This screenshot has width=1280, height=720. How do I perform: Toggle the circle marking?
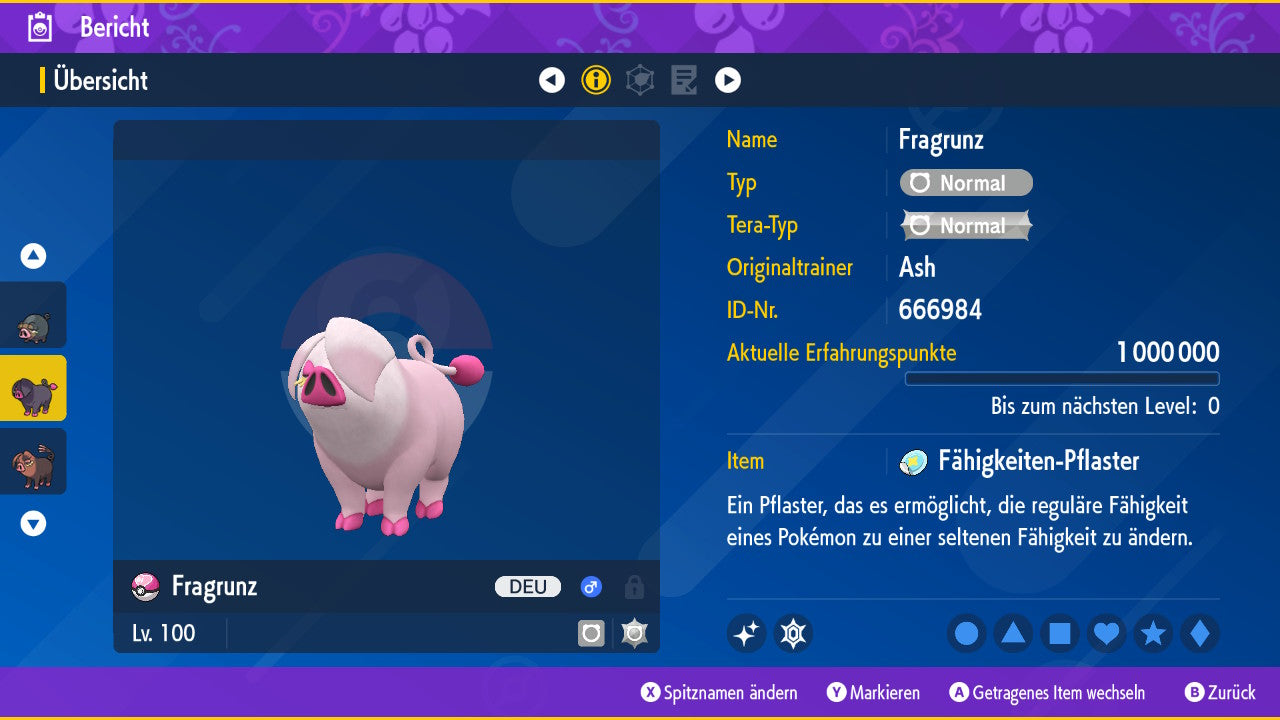(966, 633)
